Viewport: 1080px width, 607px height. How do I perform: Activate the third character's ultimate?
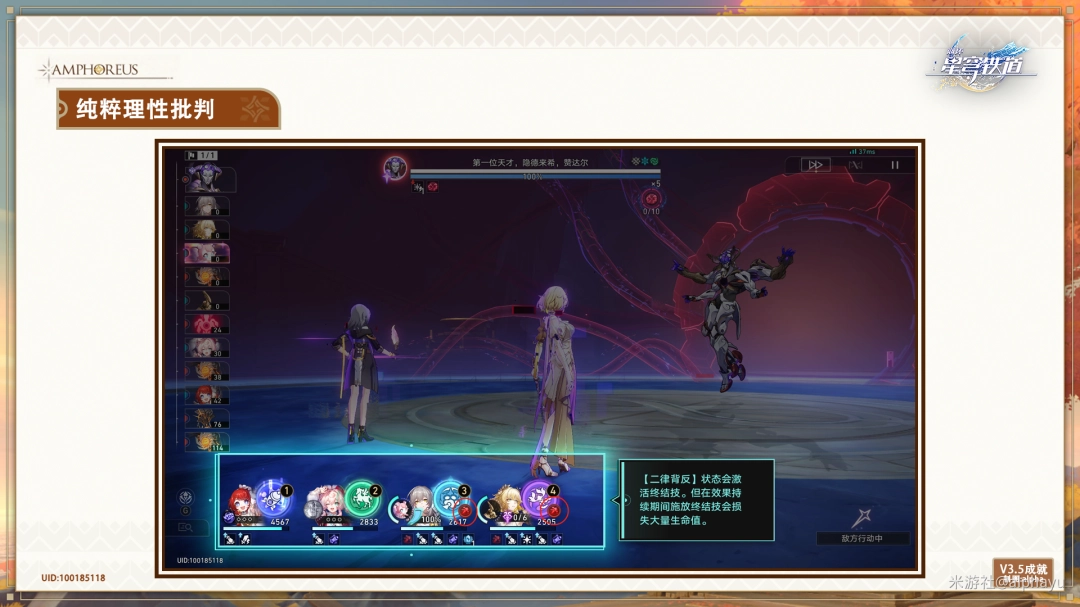450,498
